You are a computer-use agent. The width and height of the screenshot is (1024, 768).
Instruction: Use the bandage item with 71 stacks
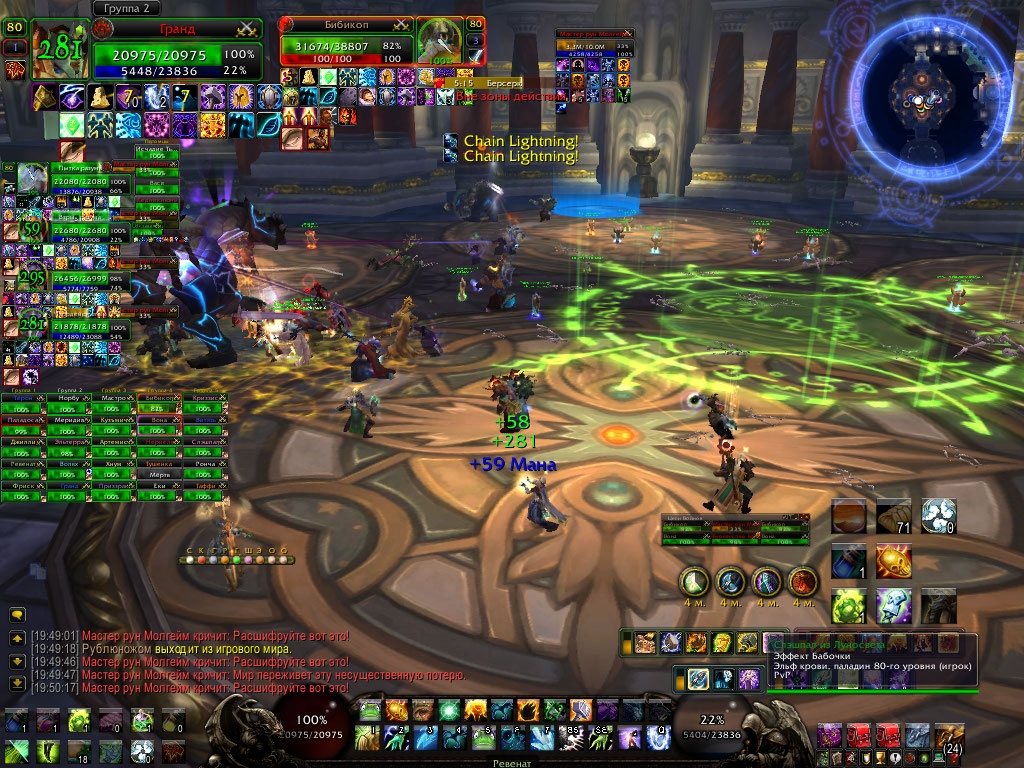[894, 516]
